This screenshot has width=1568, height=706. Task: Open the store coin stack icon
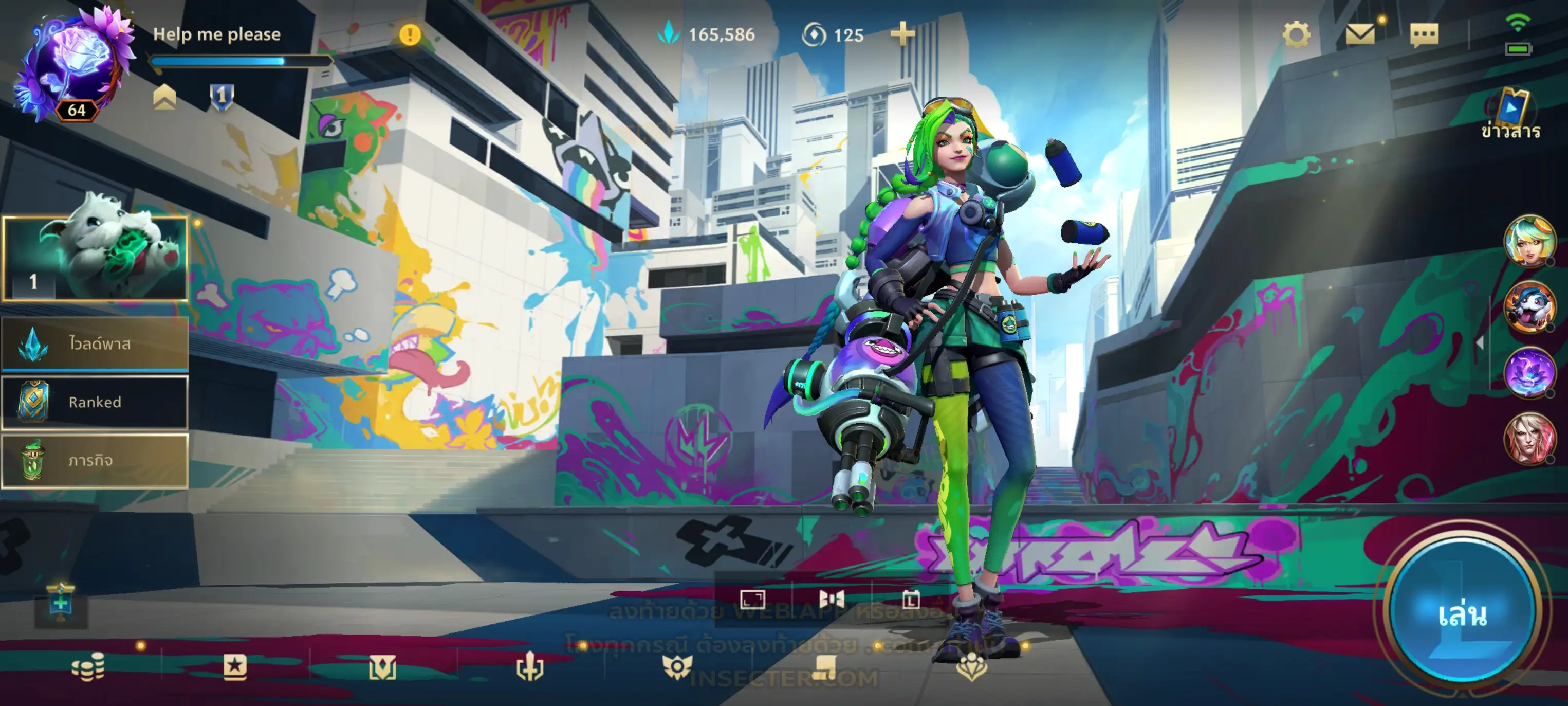point(88,667)
